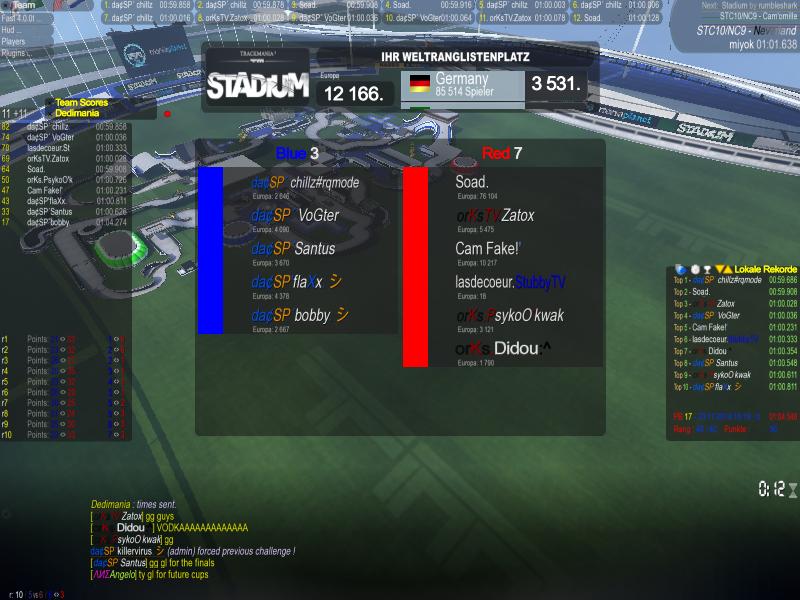Viewport: 800px width, 600px height.
Task: Open the Plugins menu entry
Action: coord(14,54)
